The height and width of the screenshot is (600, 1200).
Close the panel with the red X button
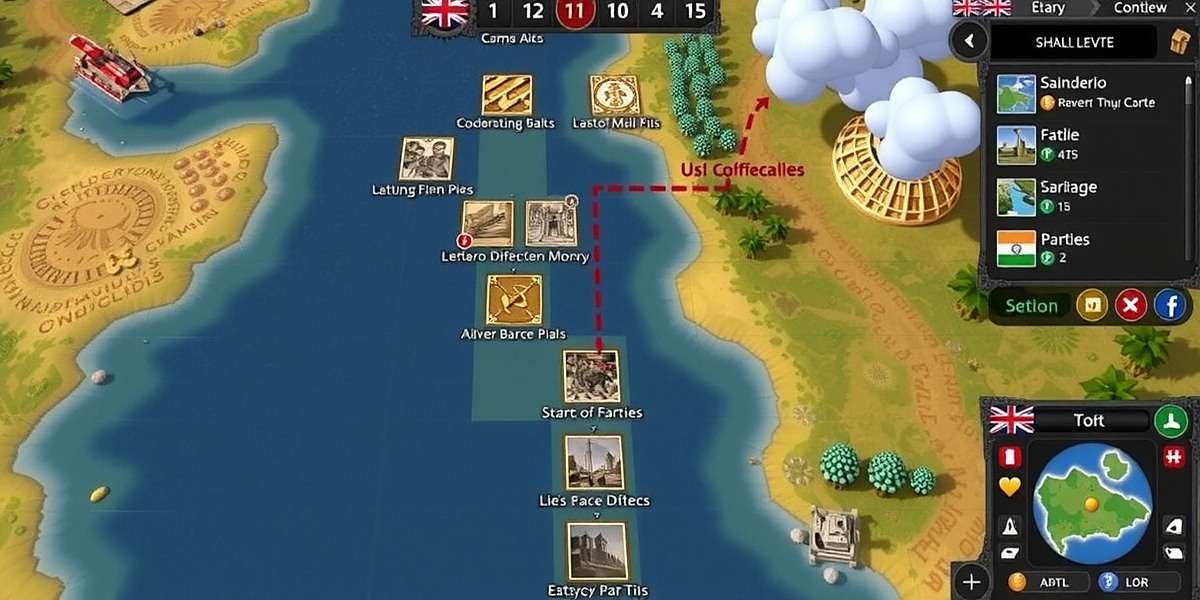1131,306
